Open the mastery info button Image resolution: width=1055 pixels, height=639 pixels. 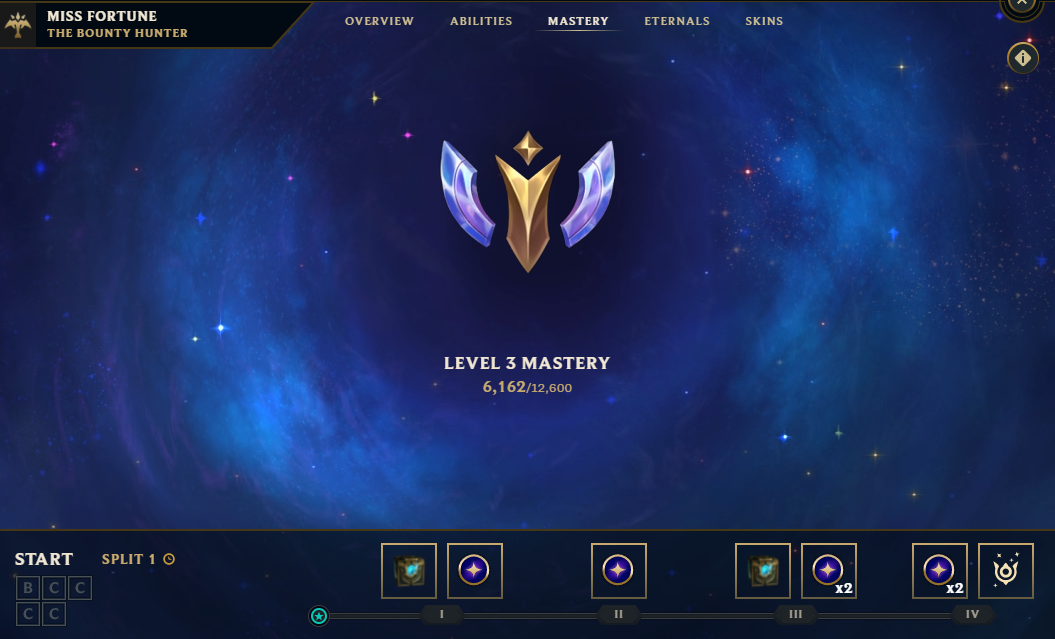coord(1022,59)
